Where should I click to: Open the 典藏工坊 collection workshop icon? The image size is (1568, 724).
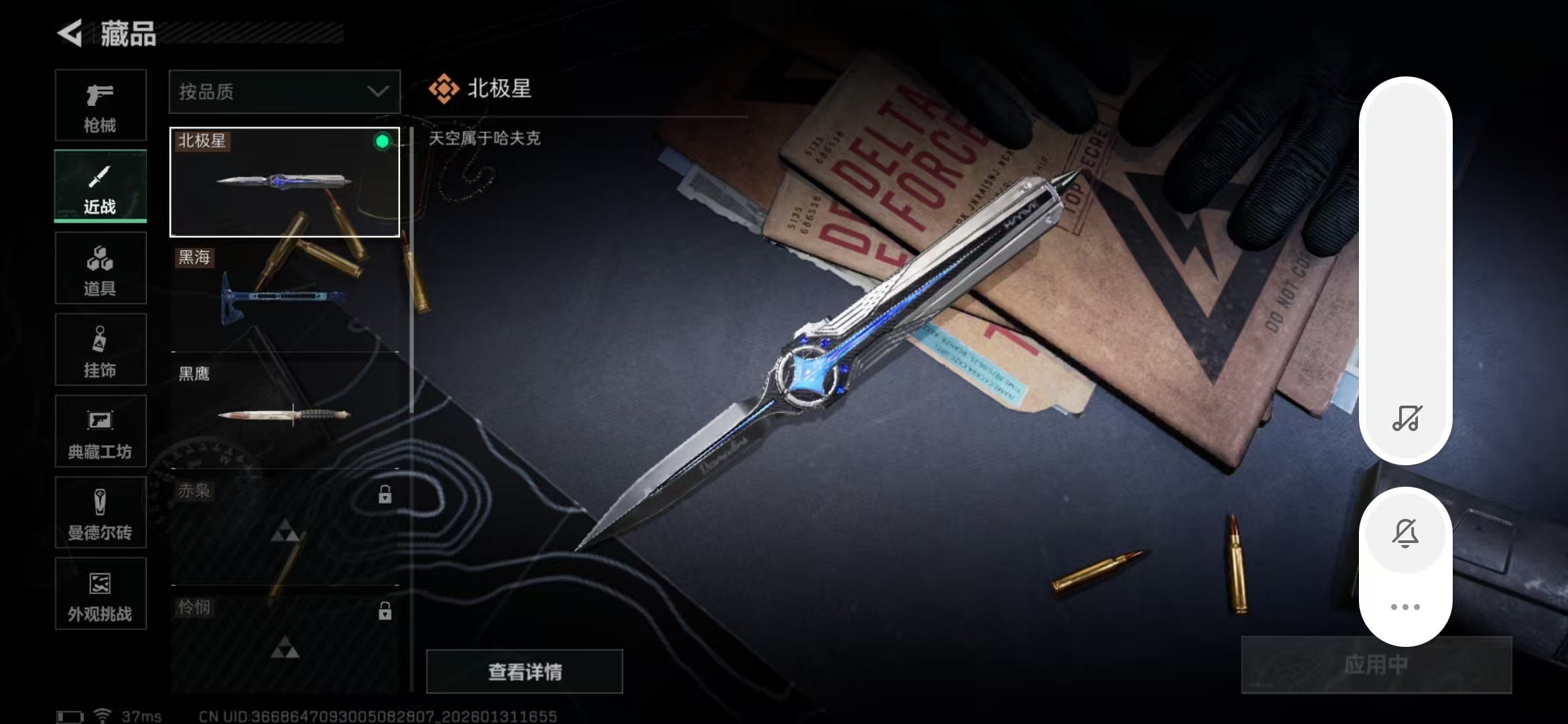tap(101, 431)
